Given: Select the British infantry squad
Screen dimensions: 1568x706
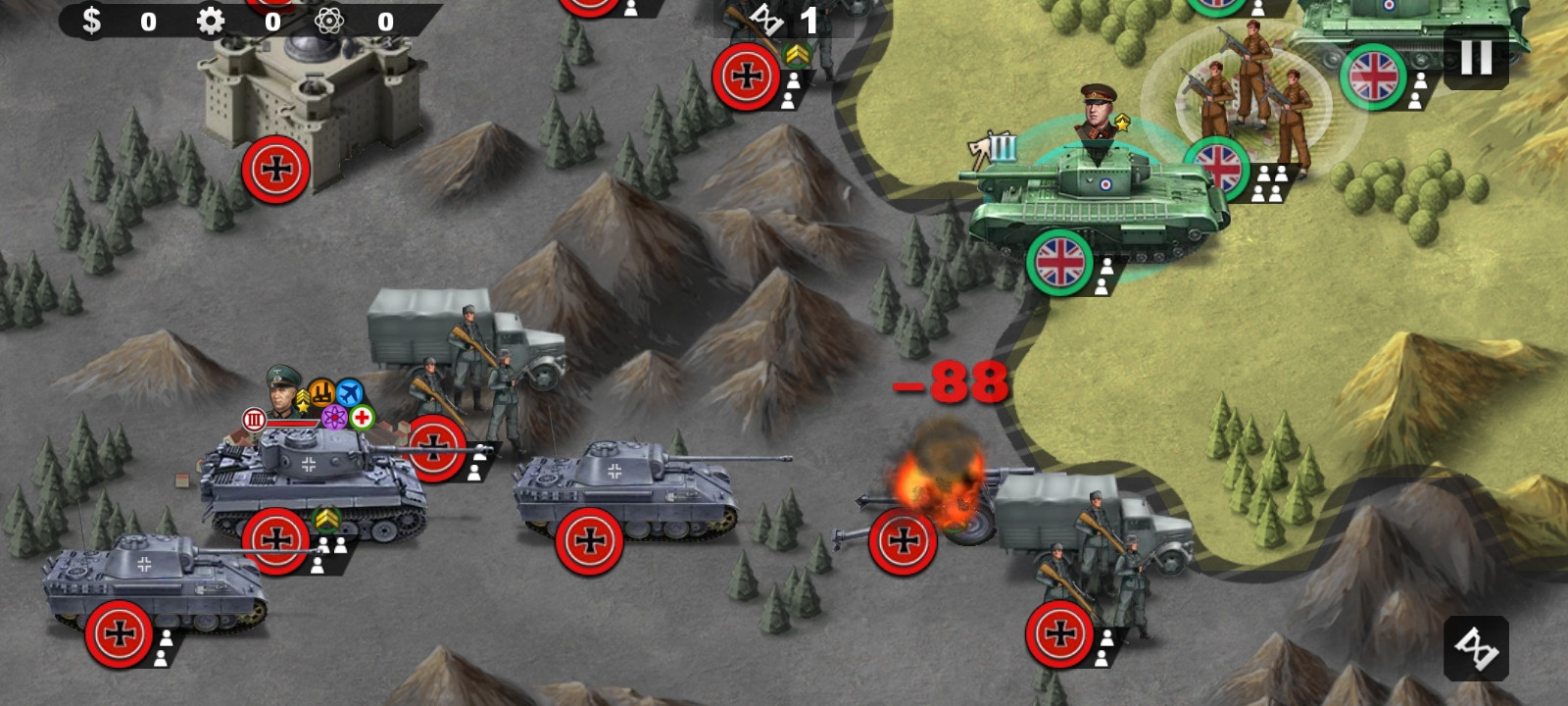Looking at the screenshot, I should tap(1252, 98).
